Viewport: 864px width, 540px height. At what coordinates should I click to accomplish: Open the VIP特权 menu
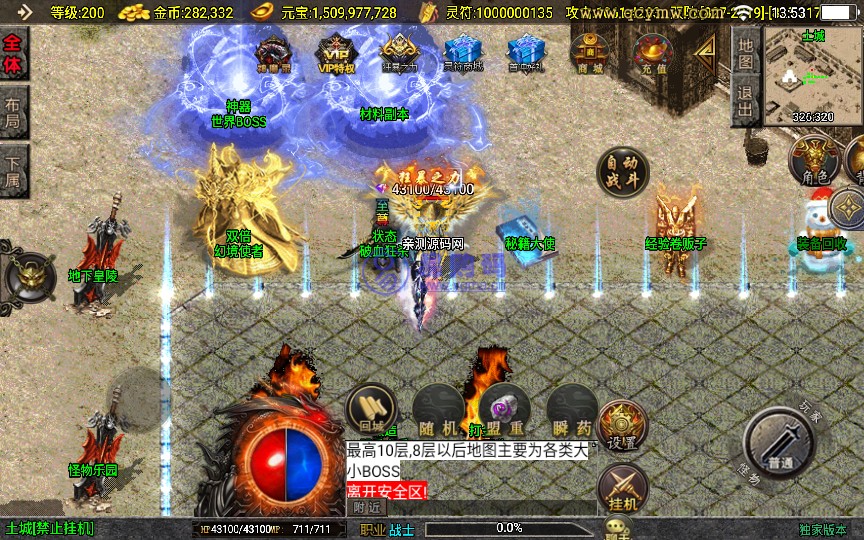[336, 53]
